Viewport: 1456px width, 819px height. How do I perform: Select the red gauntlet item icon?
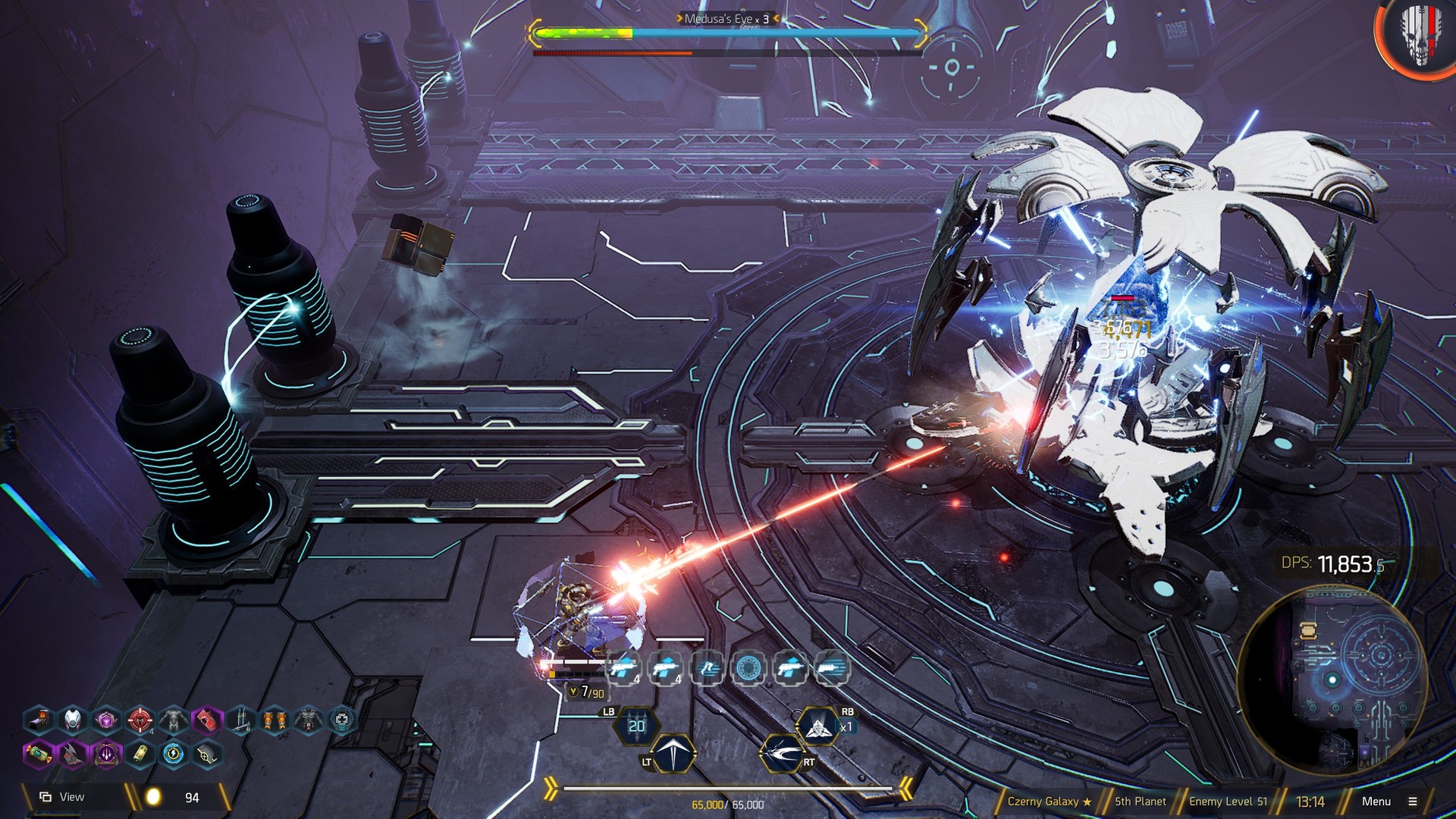coord(207,719)
